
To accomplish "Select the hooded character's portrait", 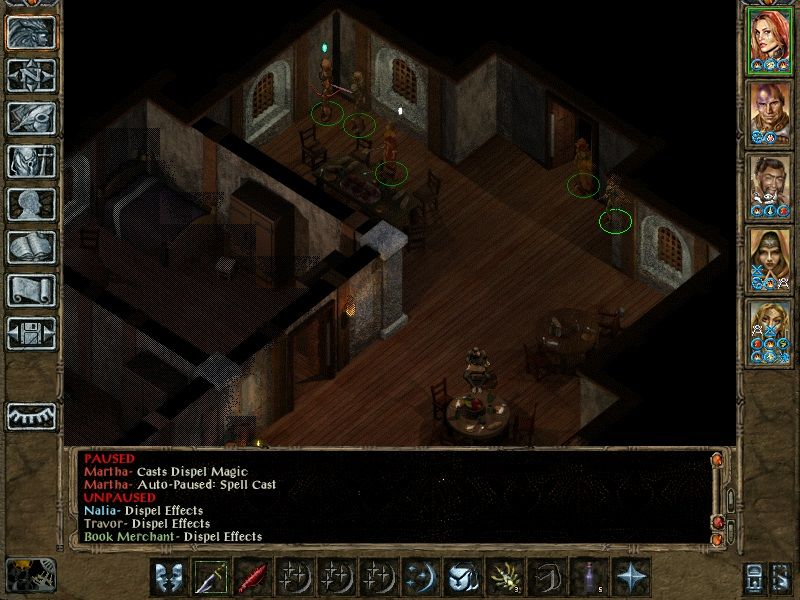I will 769,260.
